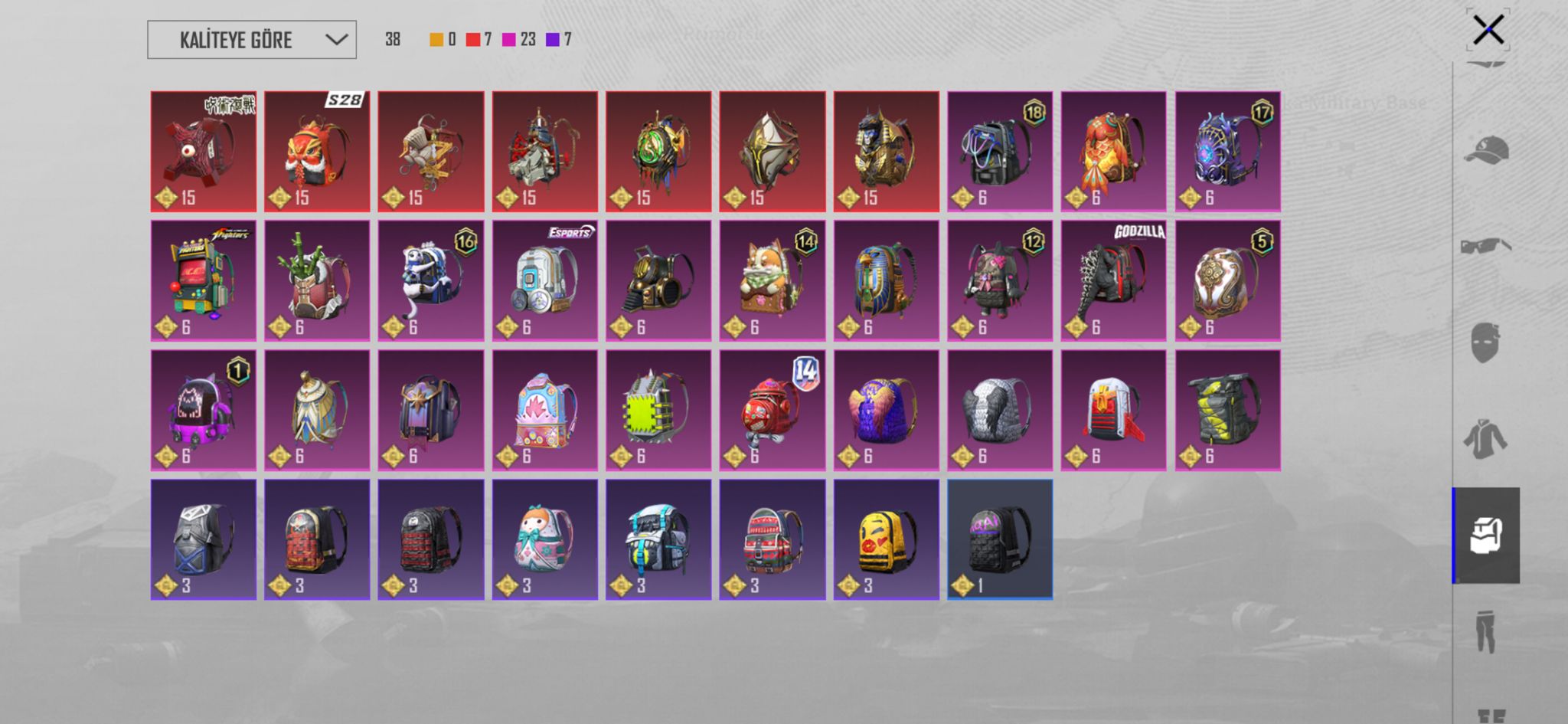Choose the golden pharaoh Anubis backpack
The height and width of the screenshot is (724, 1568).
click(x=886, y=151)
